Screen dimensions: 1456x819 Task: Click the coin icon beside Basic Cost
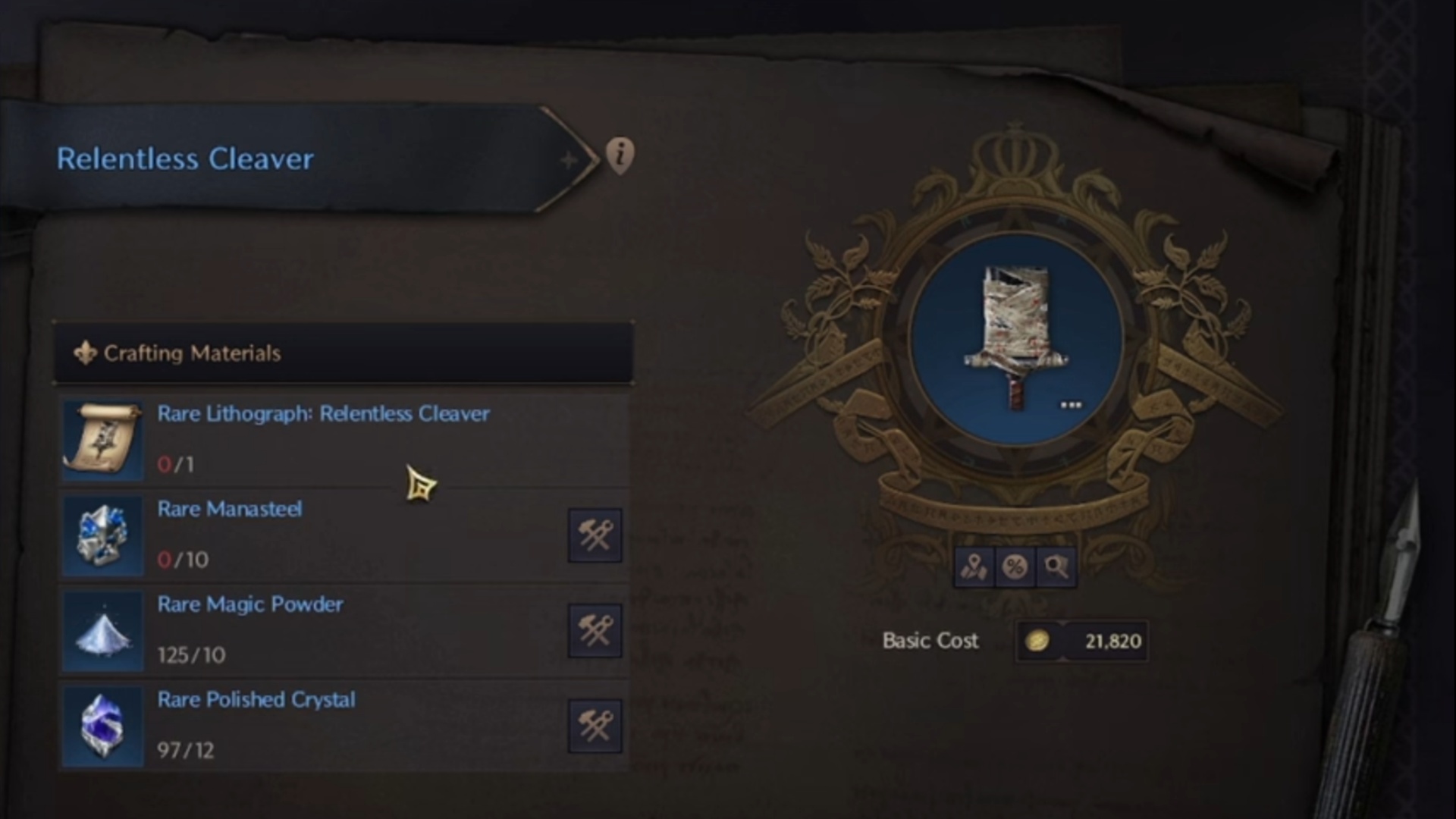pyautogui.click(x=1039, y=641)
